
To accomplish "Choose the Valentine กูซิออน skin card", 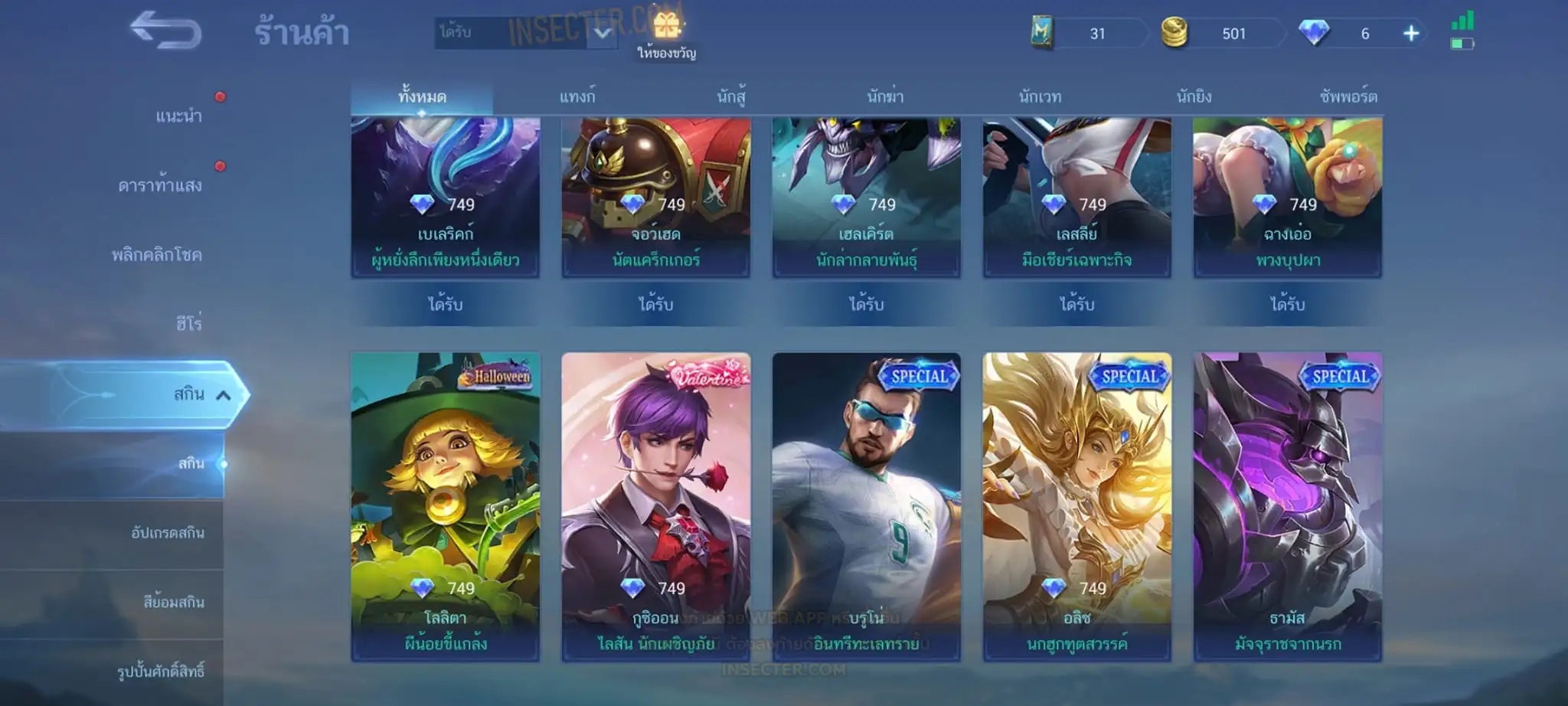I will (x=656, y=506).
